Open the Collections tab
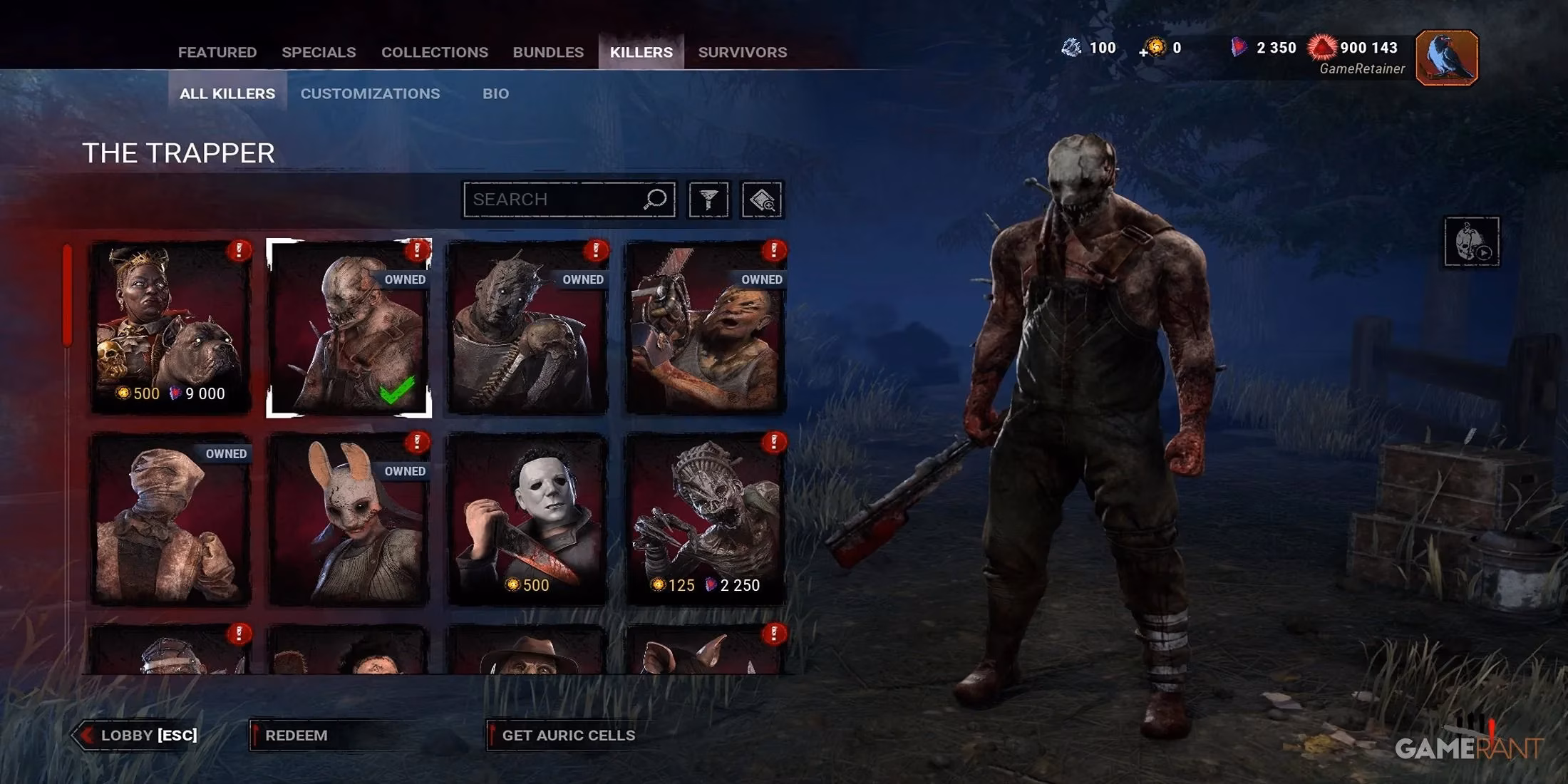The height and width of the screenshot is (784, 1568). click(434, 51)
